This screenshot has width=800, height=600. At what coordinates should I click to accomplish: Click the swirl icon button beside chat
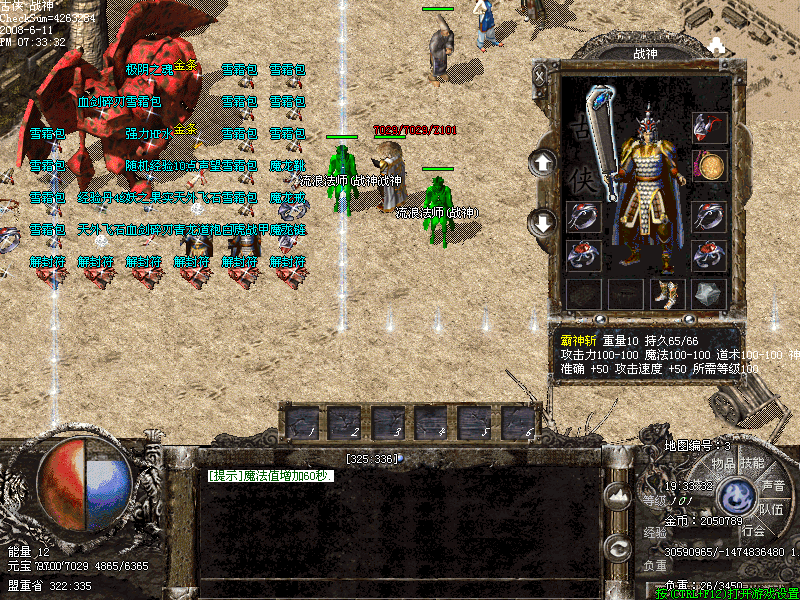(619, 546)
